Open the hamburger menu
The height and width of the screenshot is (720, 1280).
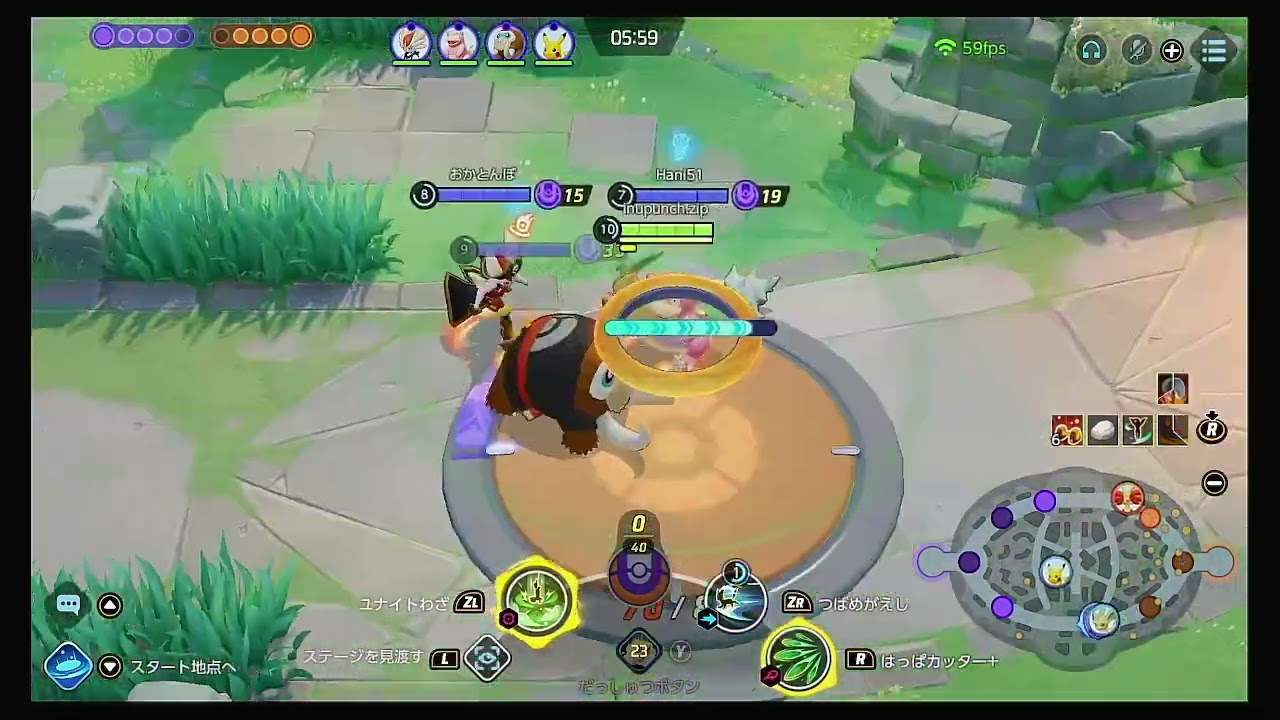point(1213,50)
